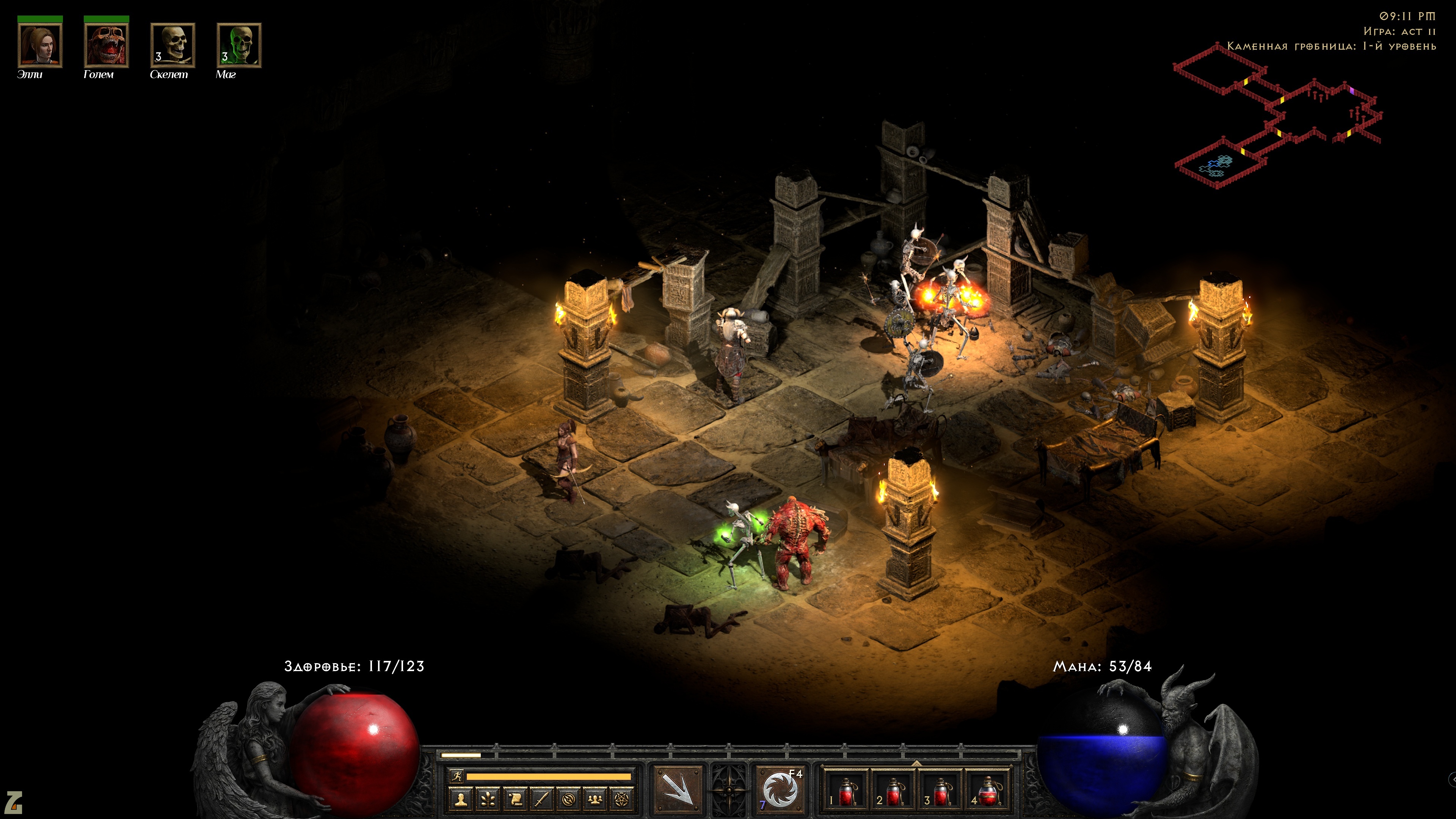Select the Скелет summon portrait
The height and width of the screenshot is (819, 1456).
pos(173,45)
